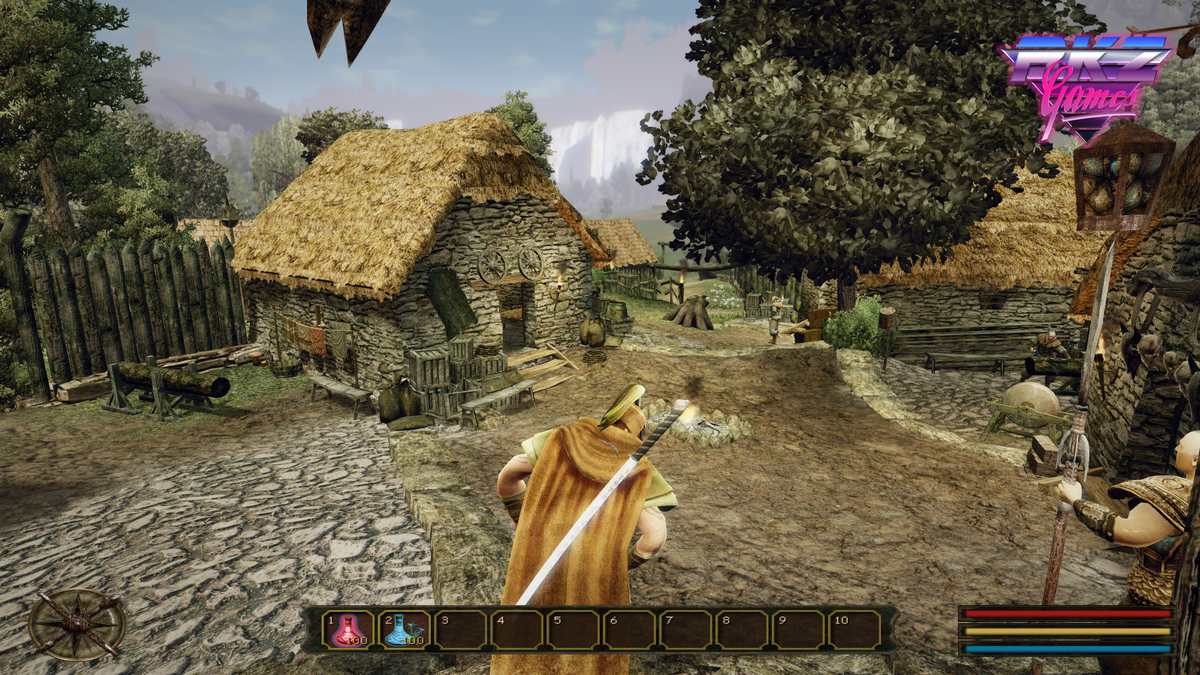This screenshot has height=675, width=1200.
Task: Click the compass emblem
Action: coord(77,624)
